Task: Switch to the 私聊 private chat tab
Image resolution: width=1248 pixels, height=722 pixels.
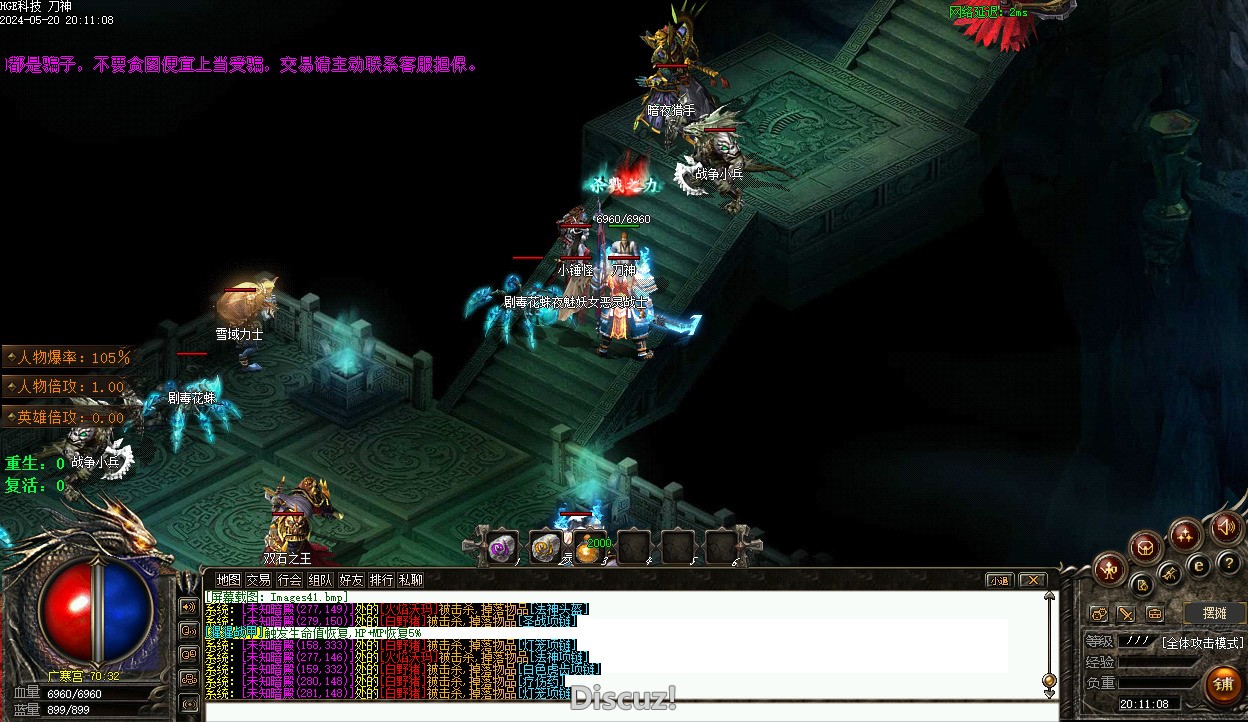Action: (411, 579)
